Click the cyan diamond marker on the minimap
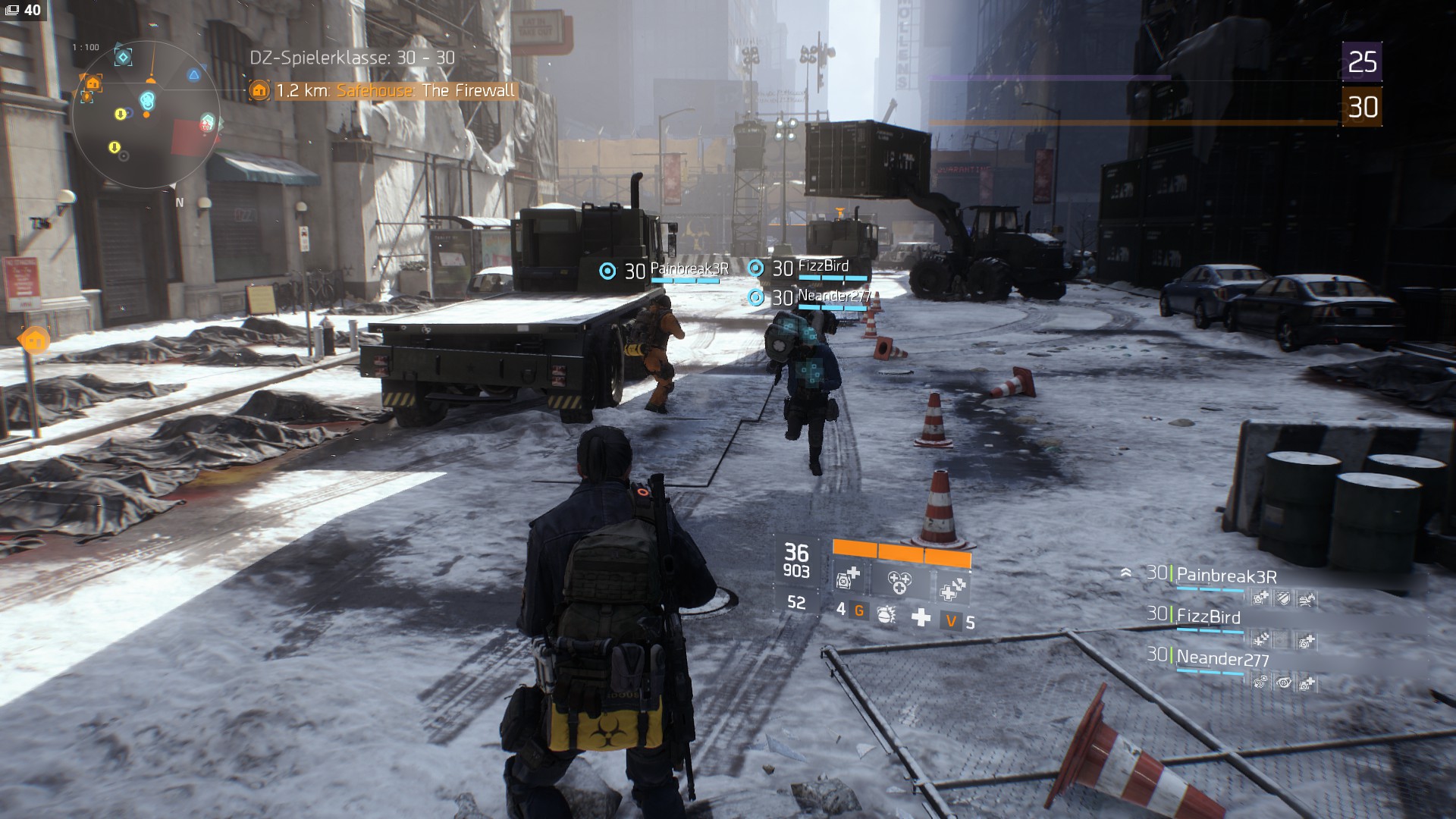Image resolution: width=1456 pixels, height=819 pixels. click(x=123, y=57)
